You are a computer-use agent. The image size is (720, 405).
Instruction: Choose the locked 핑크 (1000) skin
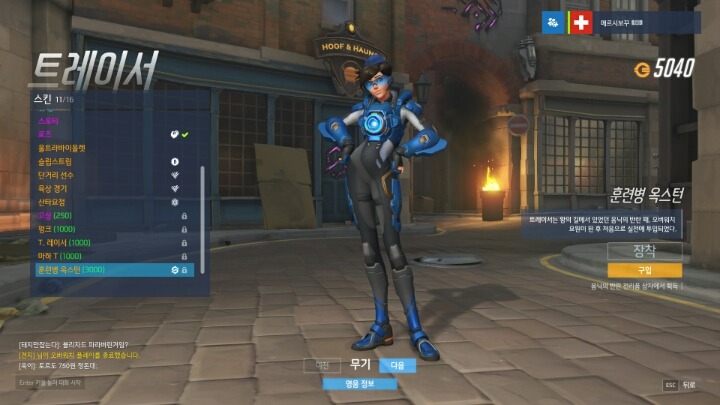pos(57,229)
